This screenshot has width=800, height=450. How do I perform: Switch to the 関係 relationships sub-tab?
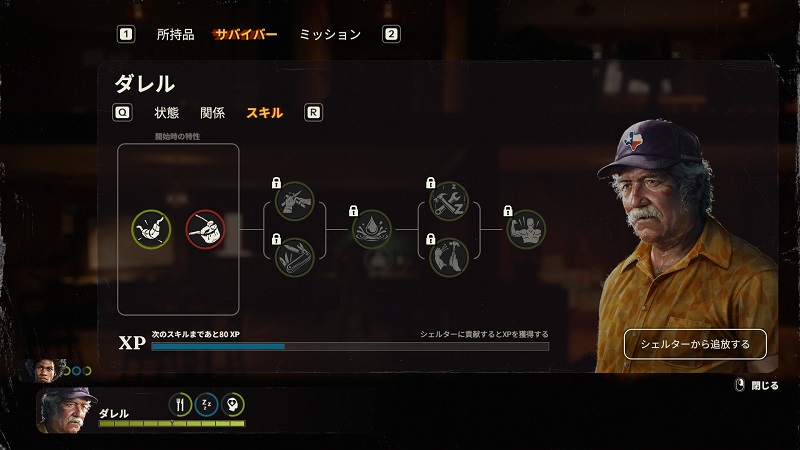(212, 113)
